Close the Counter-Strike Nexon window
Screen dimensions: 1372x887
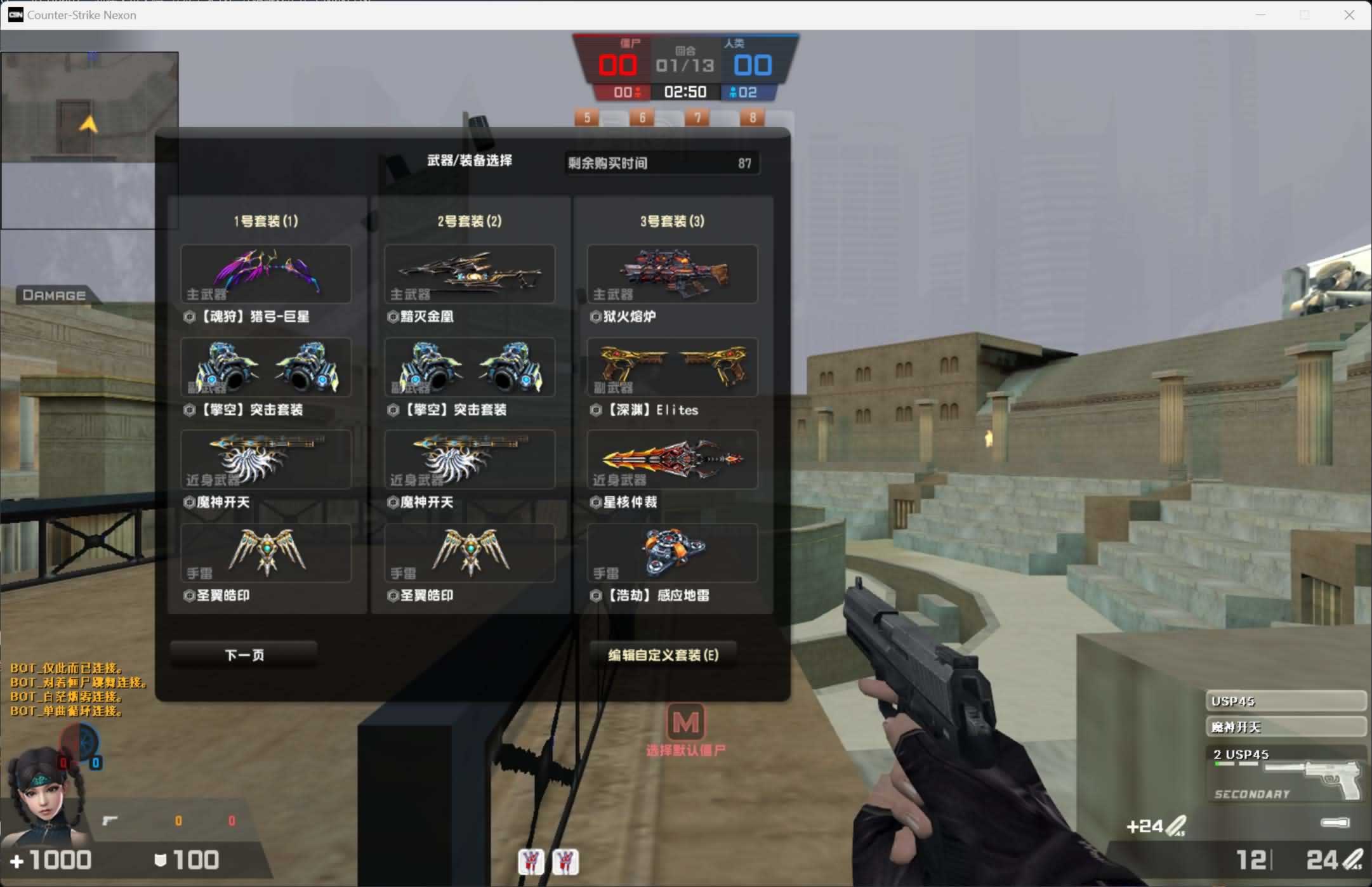pos(1349,15)
